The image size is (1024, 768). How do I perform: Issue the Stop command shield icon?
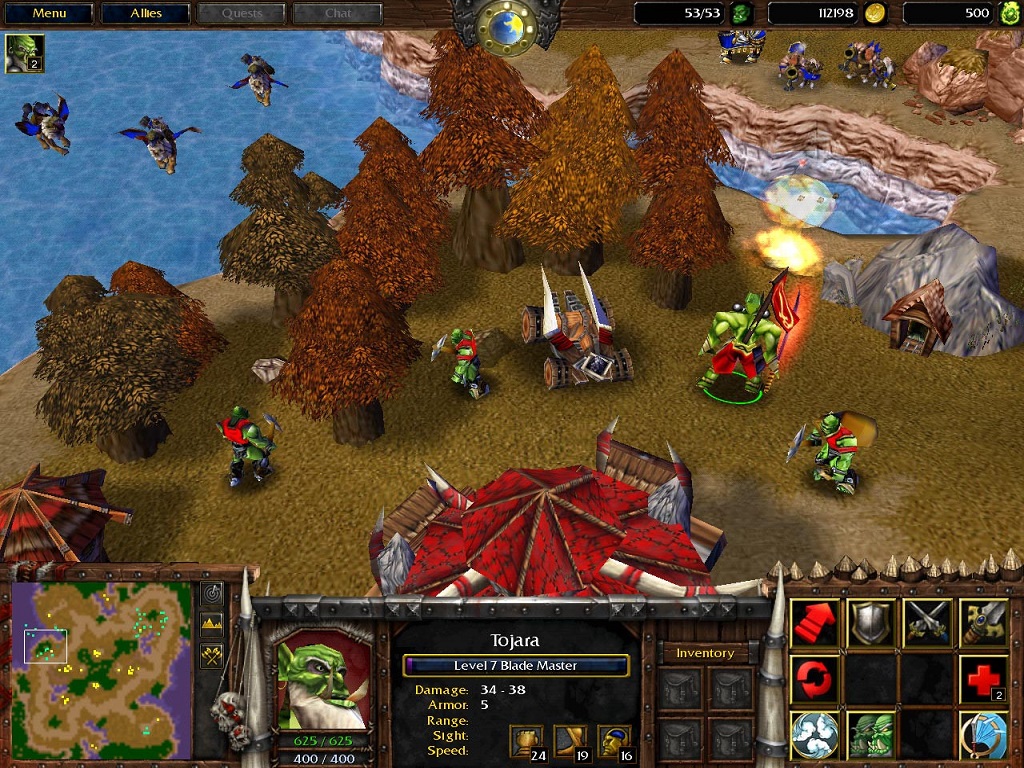coord(871,622)
